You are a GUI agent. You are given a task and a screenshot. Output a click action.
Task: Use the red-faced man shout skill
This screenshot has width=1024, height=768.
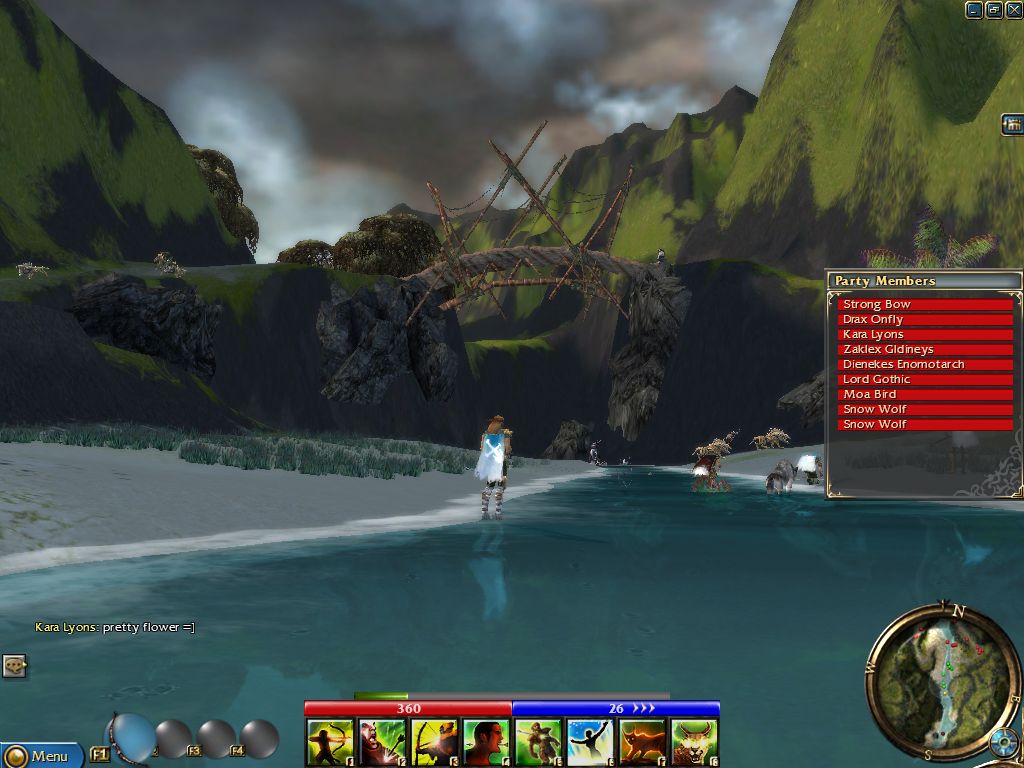[x=486, y=743]
